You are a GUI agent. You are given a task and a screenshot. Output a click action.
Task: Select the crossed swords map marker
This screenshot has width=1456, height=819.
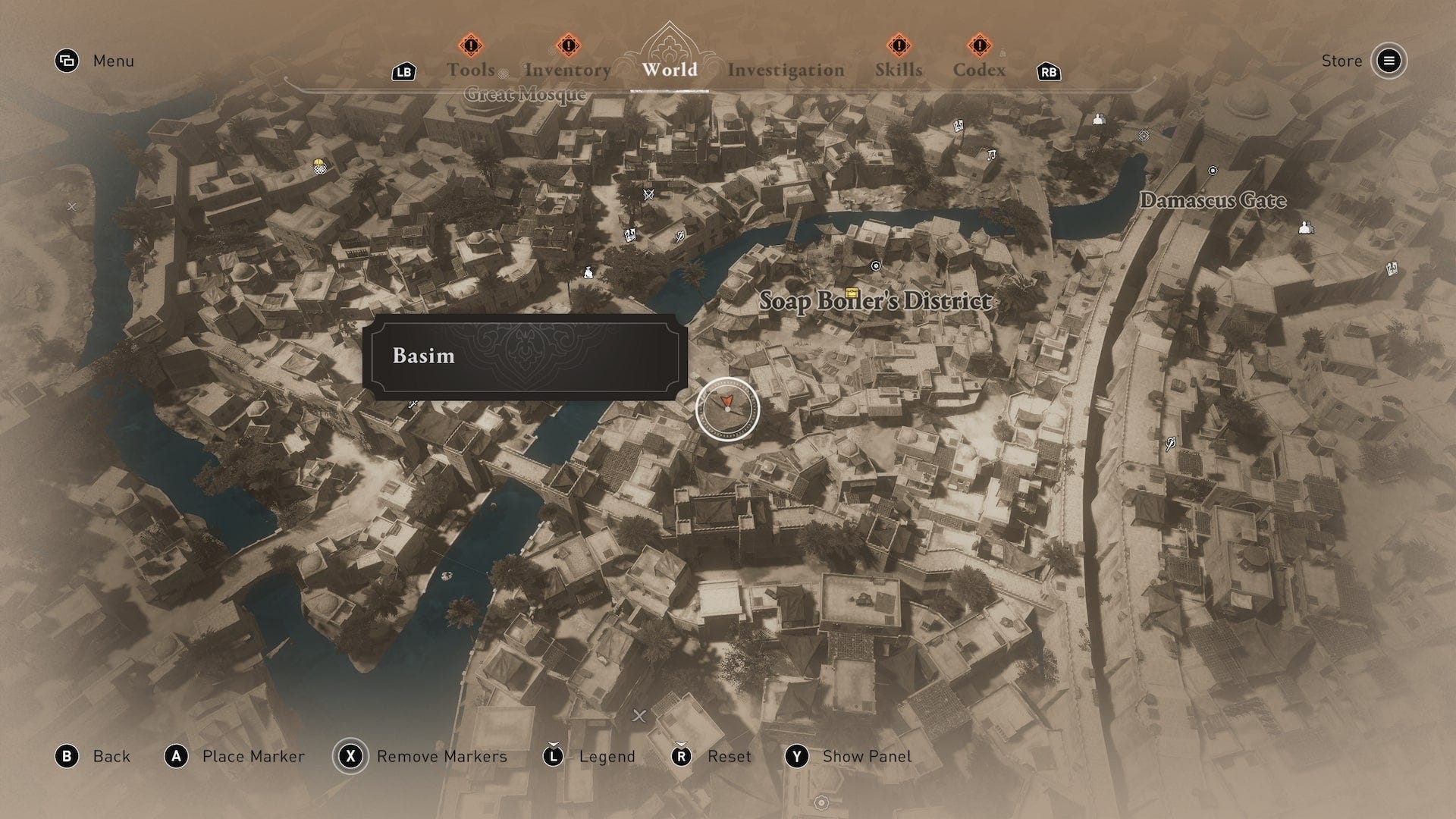[x=648, y=195]
